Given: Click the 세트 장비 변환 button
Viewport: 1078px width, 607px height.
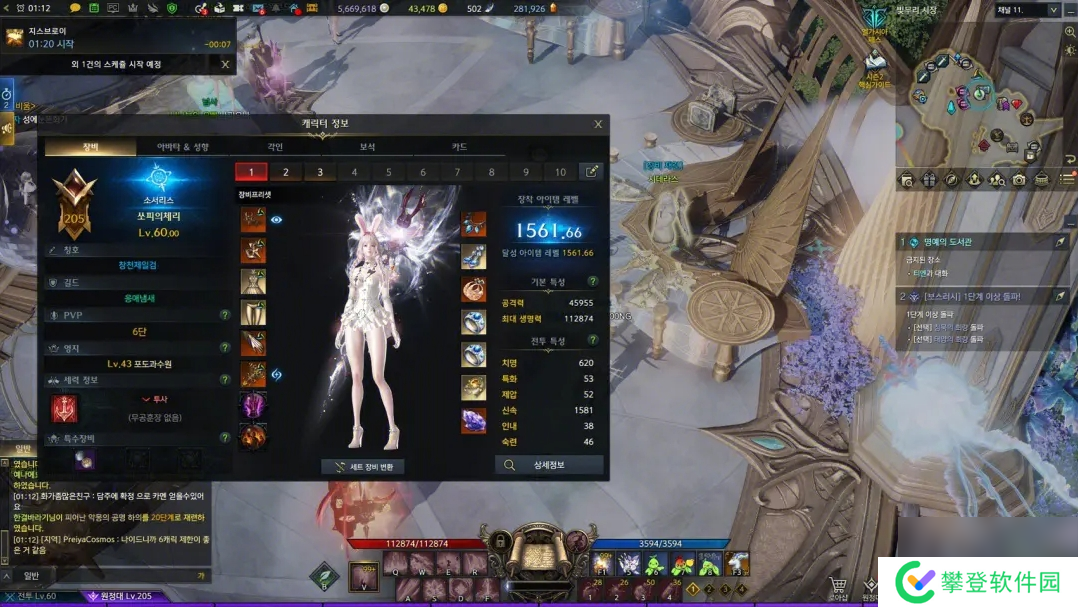Looking at the screenshot, I should [x=363, y=467].
